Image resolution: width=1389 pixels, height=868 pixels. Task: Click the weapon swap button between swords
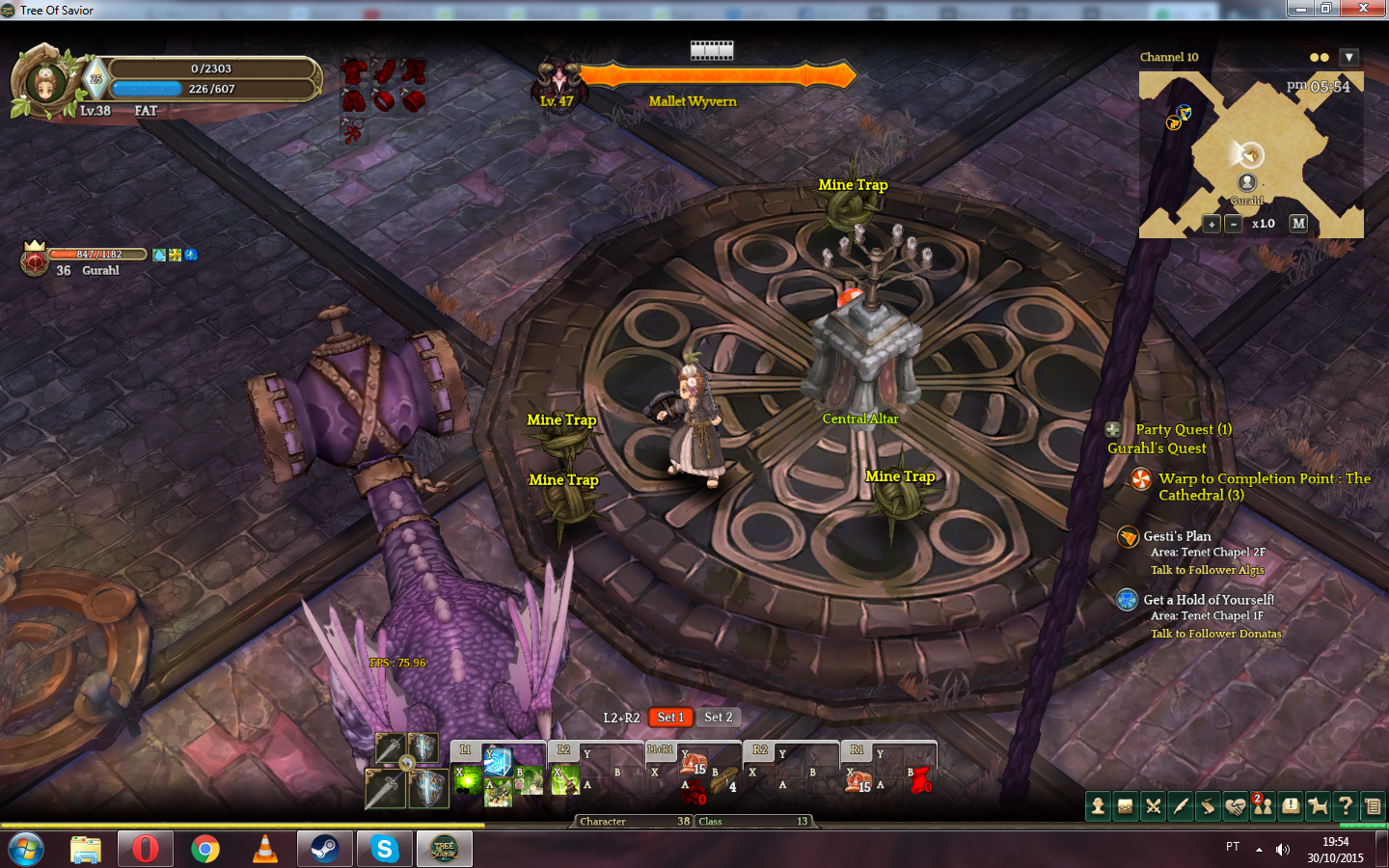pyautogui.click(x=407, y=763)
